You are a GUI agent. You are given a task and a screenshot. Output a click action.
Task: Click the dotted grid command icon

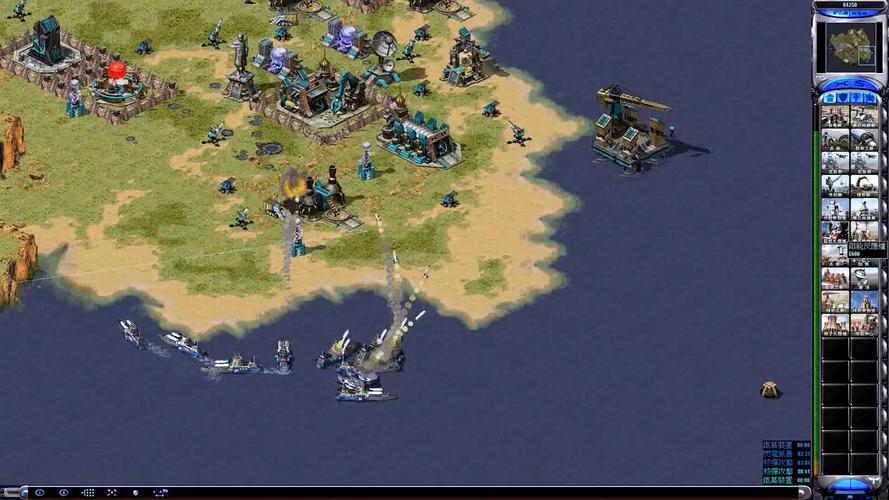pyautogui.click(x=88, y=493)
